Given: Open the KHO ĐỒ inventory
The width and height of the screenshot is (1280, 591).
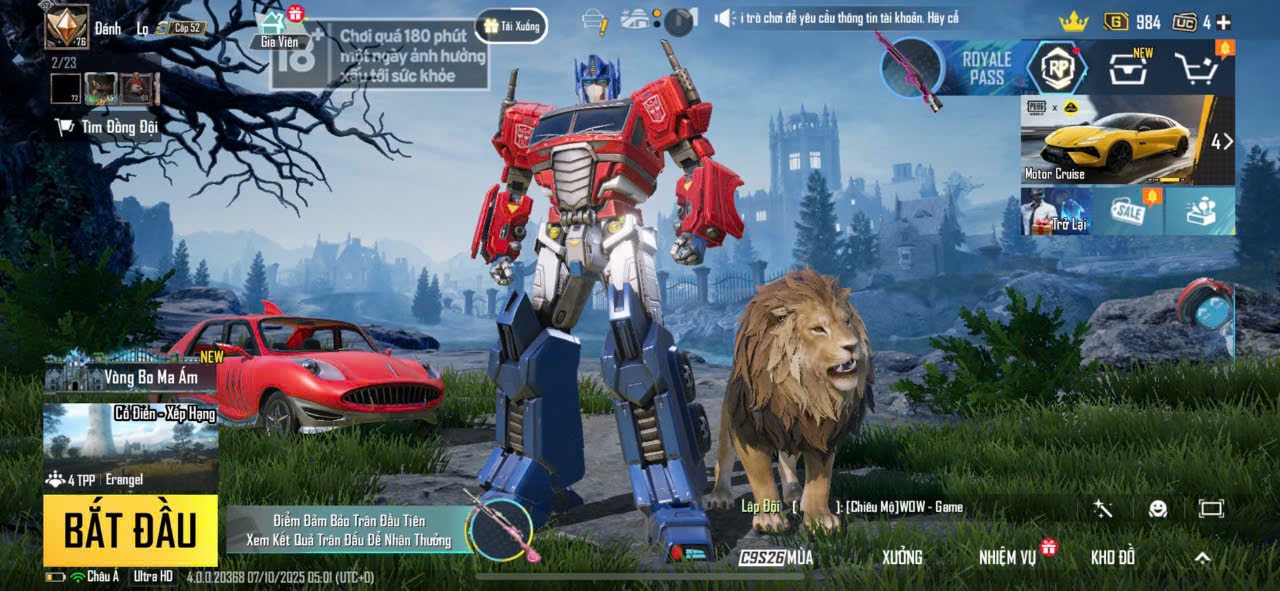Looking at the screenshot, I should pos(1112,557).
